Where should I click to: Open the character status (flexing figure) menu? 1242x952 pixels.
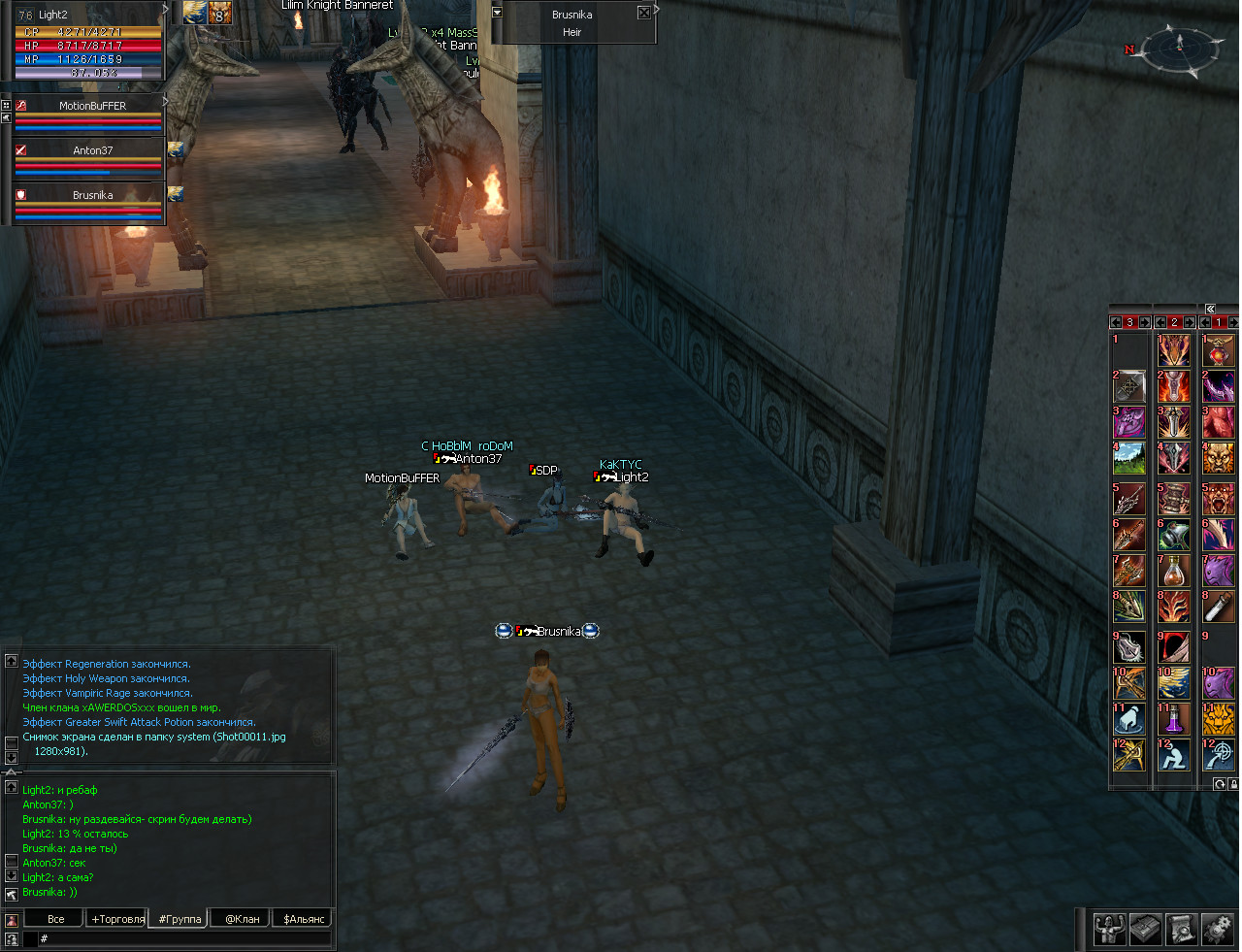coord(1109,929)
